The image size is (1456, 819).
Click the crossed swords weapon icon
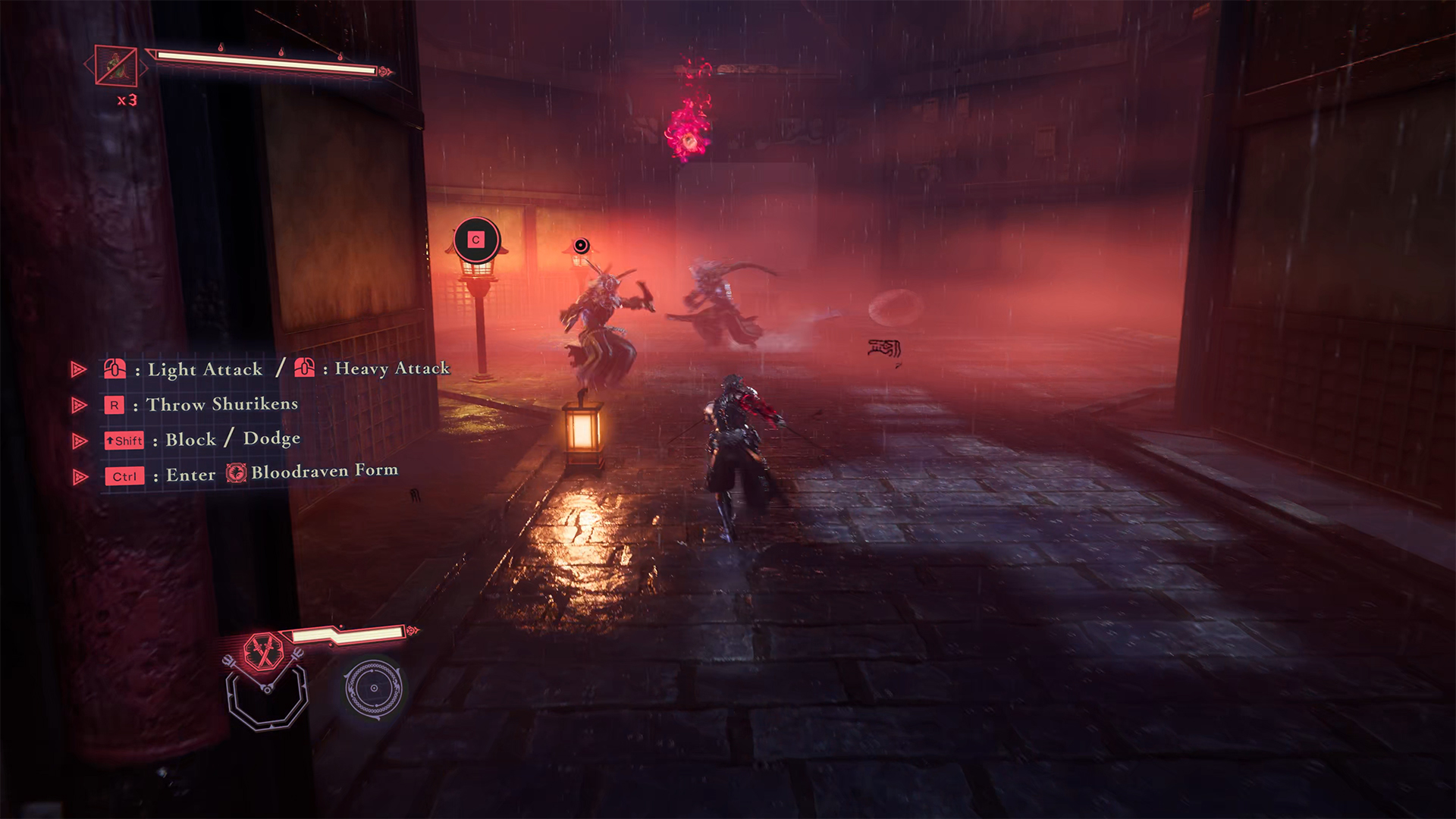(x=263, y=651)
